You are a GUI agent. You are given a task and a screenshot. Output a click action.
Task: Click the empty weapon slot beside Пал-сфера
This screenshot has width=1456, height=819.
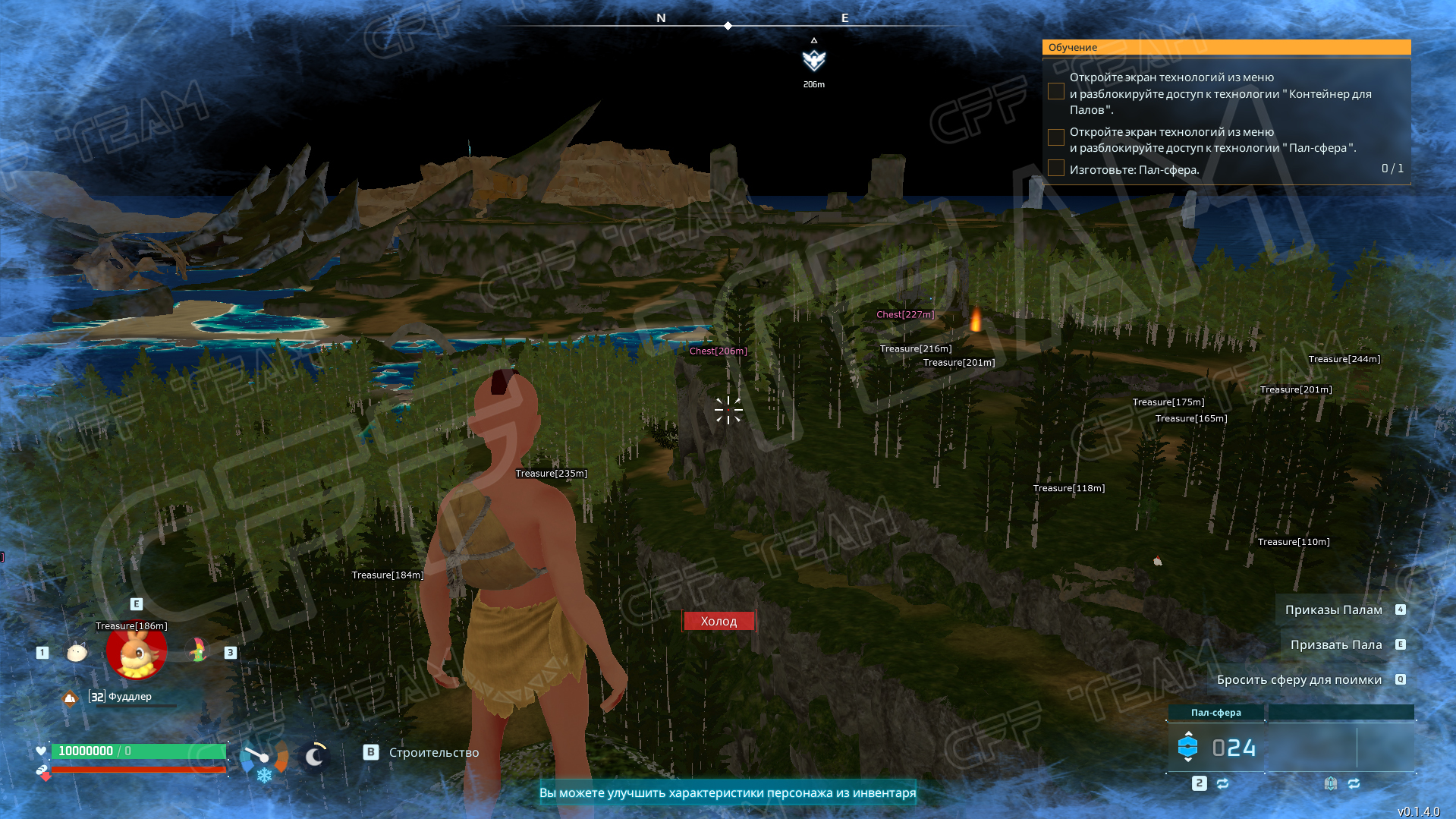[1340, 747]
